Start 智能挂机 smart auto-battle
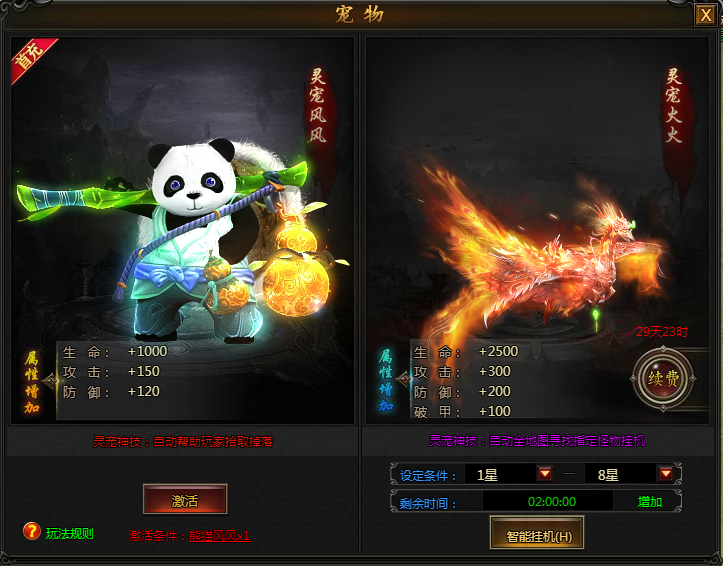723x566 pixels. [x=537, y=535]
